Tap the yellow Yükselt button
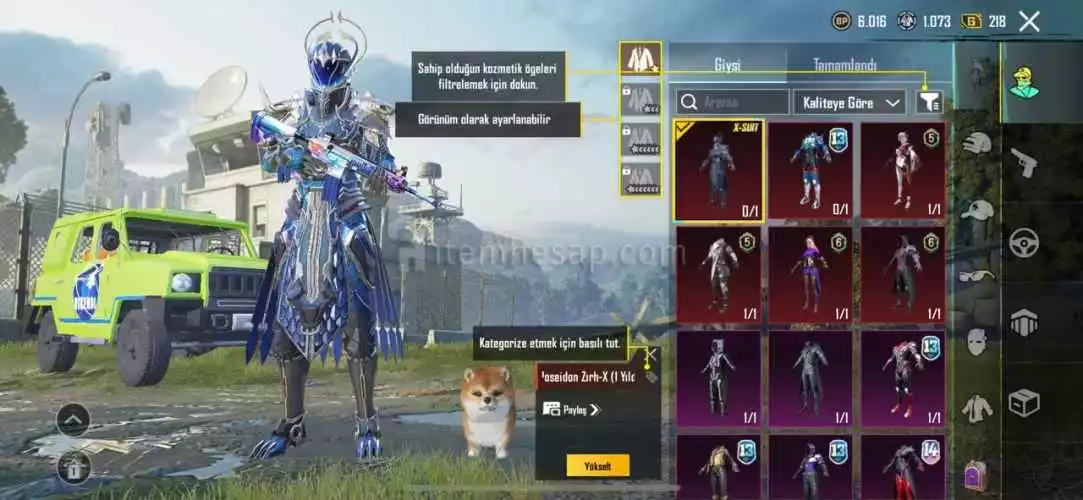This screenshot has height=500, width=1083. click(598, 465)
